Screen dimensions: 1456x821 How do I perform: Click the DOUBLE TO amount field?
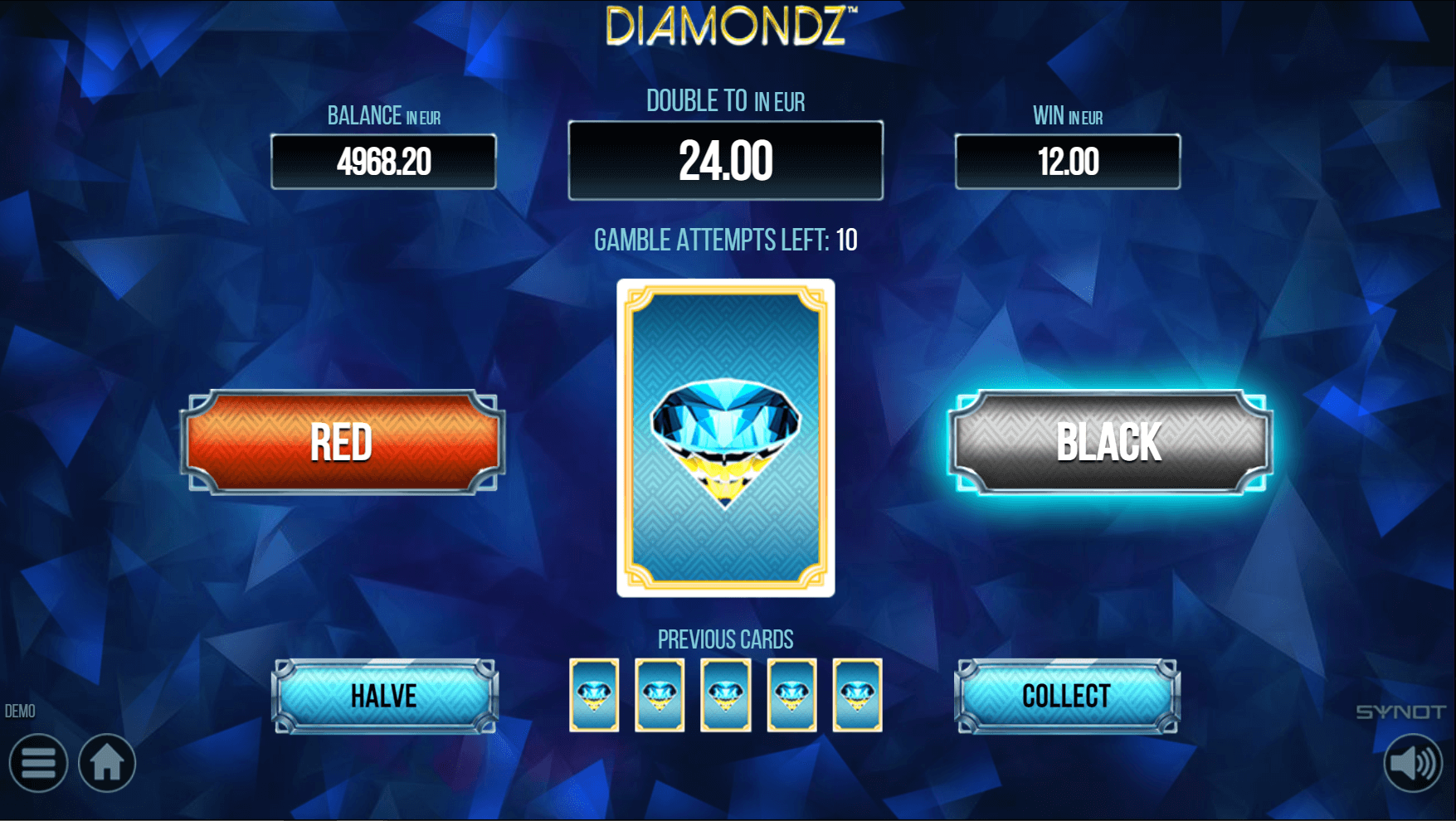726,159
